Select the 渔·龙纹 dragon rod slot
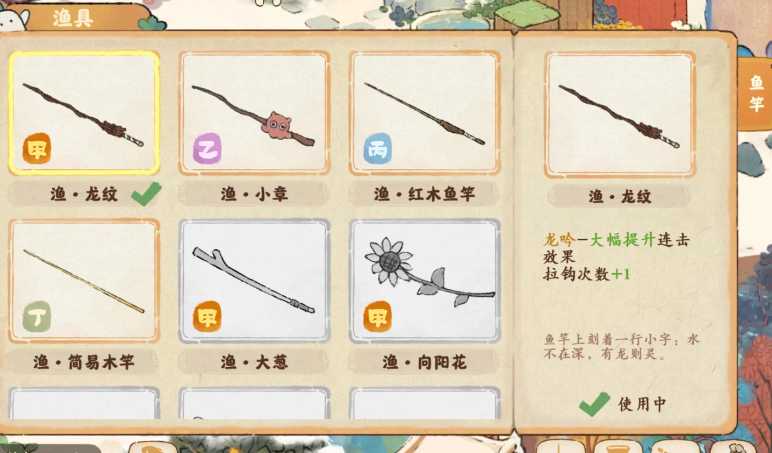Screen dimensions: 772x453 [x=84, y=113]
